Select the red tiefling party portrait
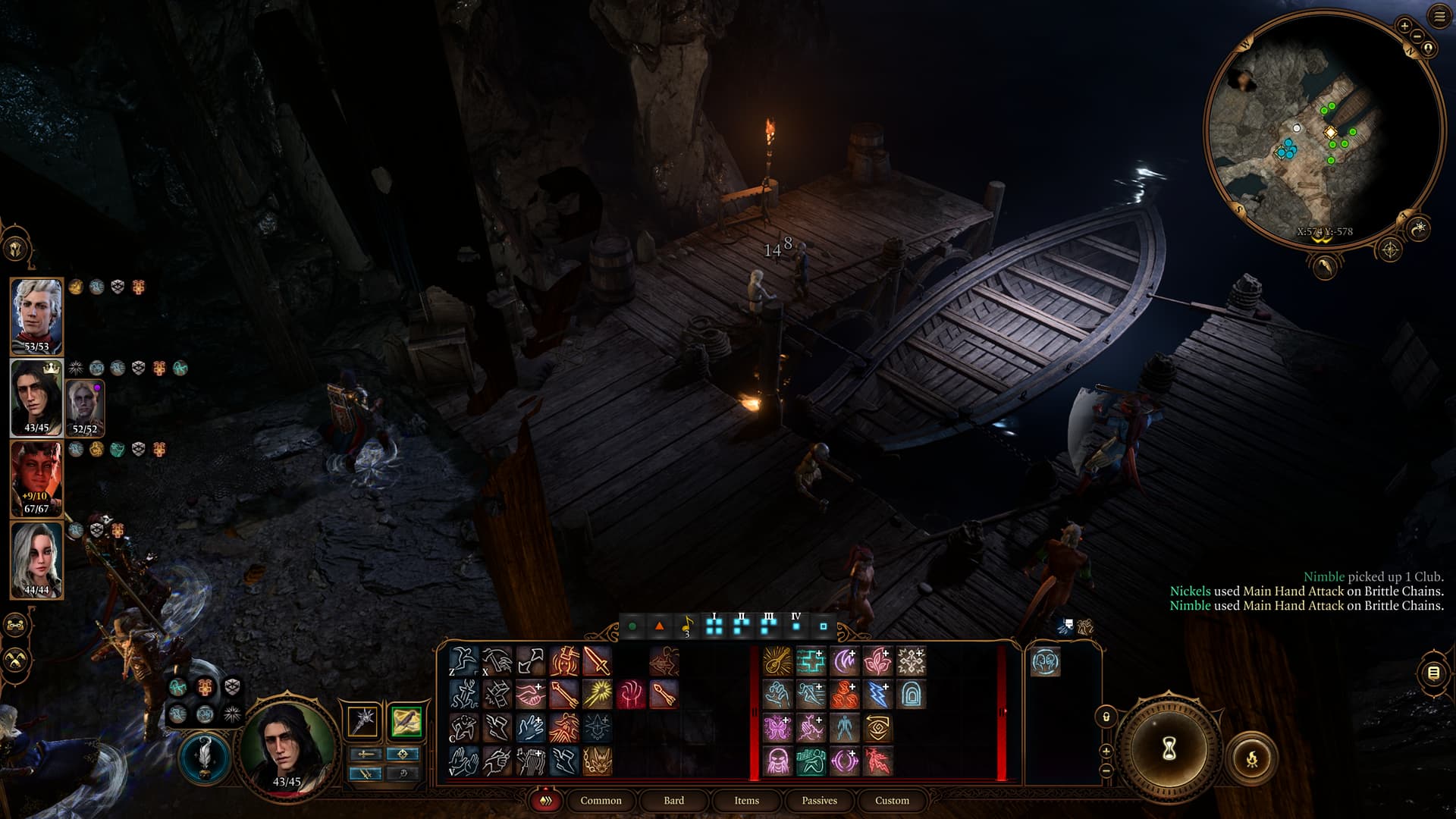 [x=36, y=479]
